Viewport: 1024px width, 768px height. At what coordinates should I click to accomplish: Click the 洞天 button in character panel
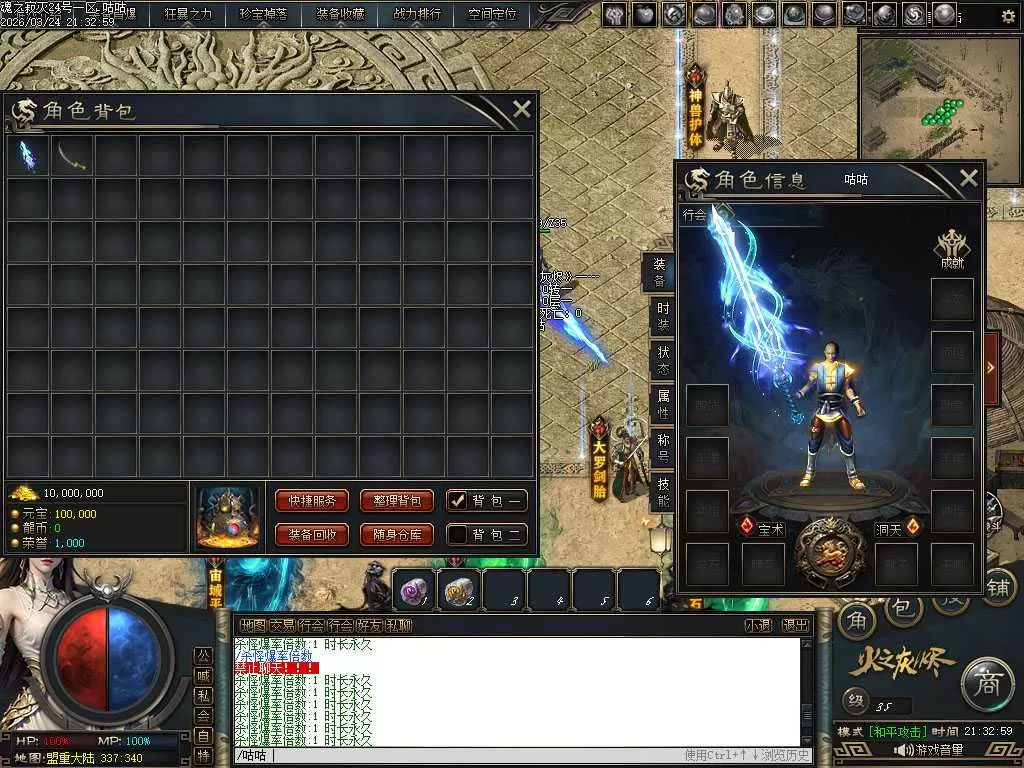896,529
